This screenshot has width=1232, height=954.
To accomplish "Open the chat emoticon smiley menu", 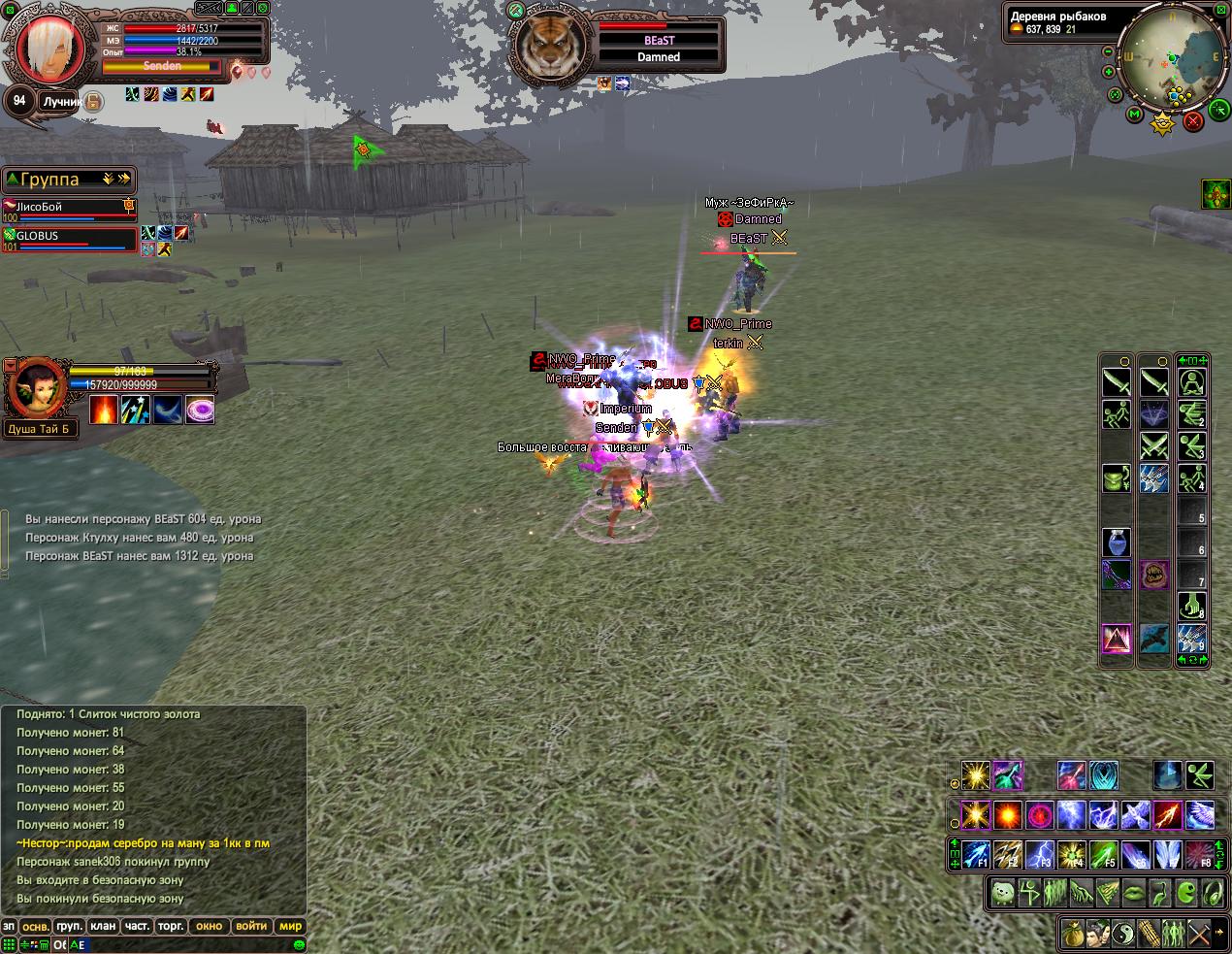I will tap(299, 944).
